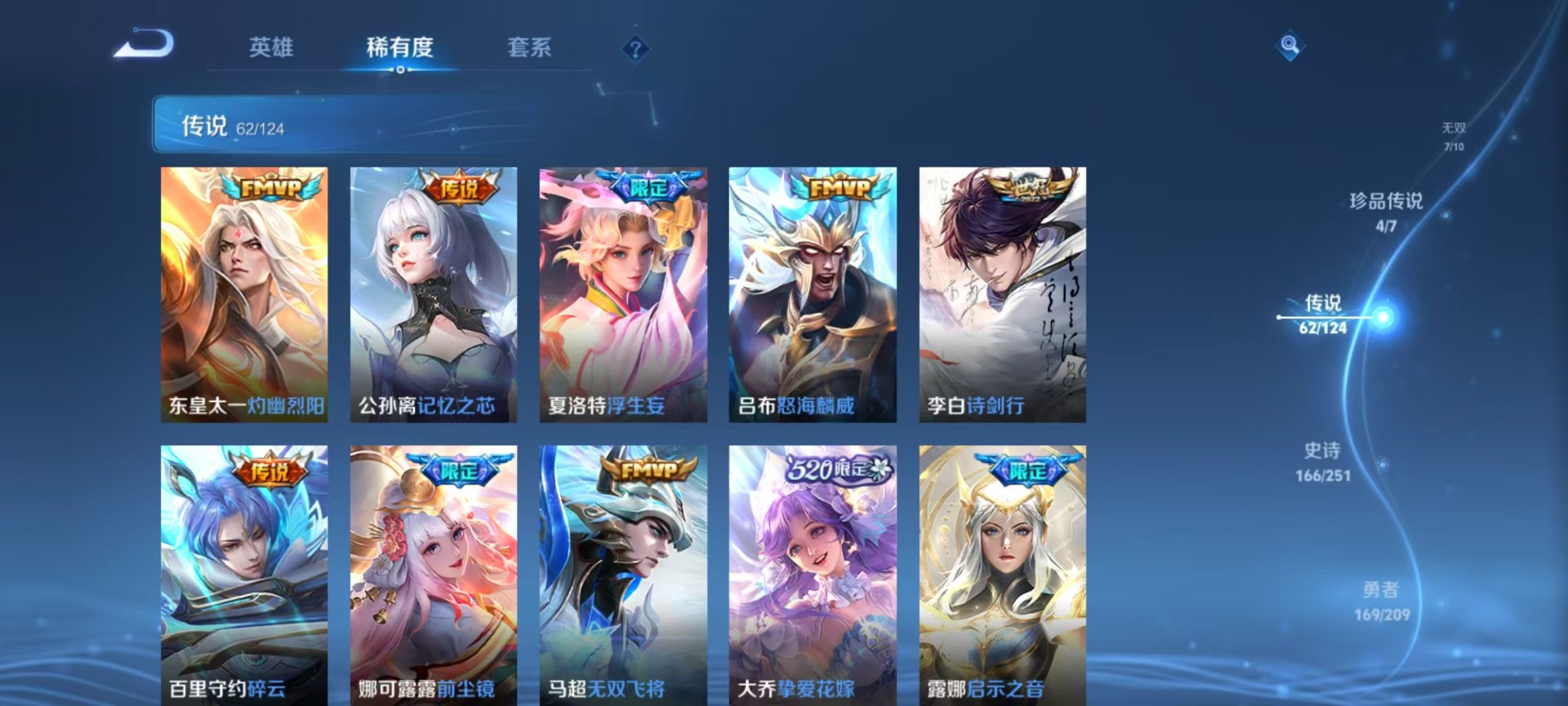
Task: Select the 稀有度 tab
Action: (399, 47)
